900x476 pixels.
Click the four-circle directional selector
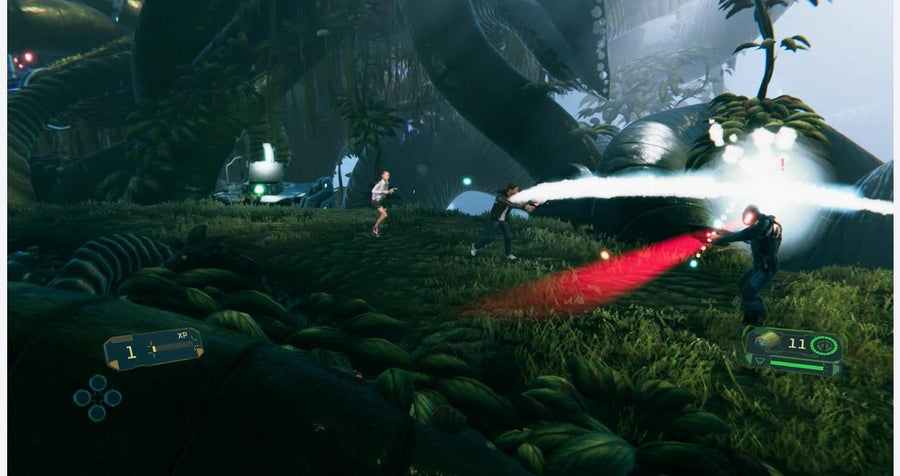(x=97, y=398)
